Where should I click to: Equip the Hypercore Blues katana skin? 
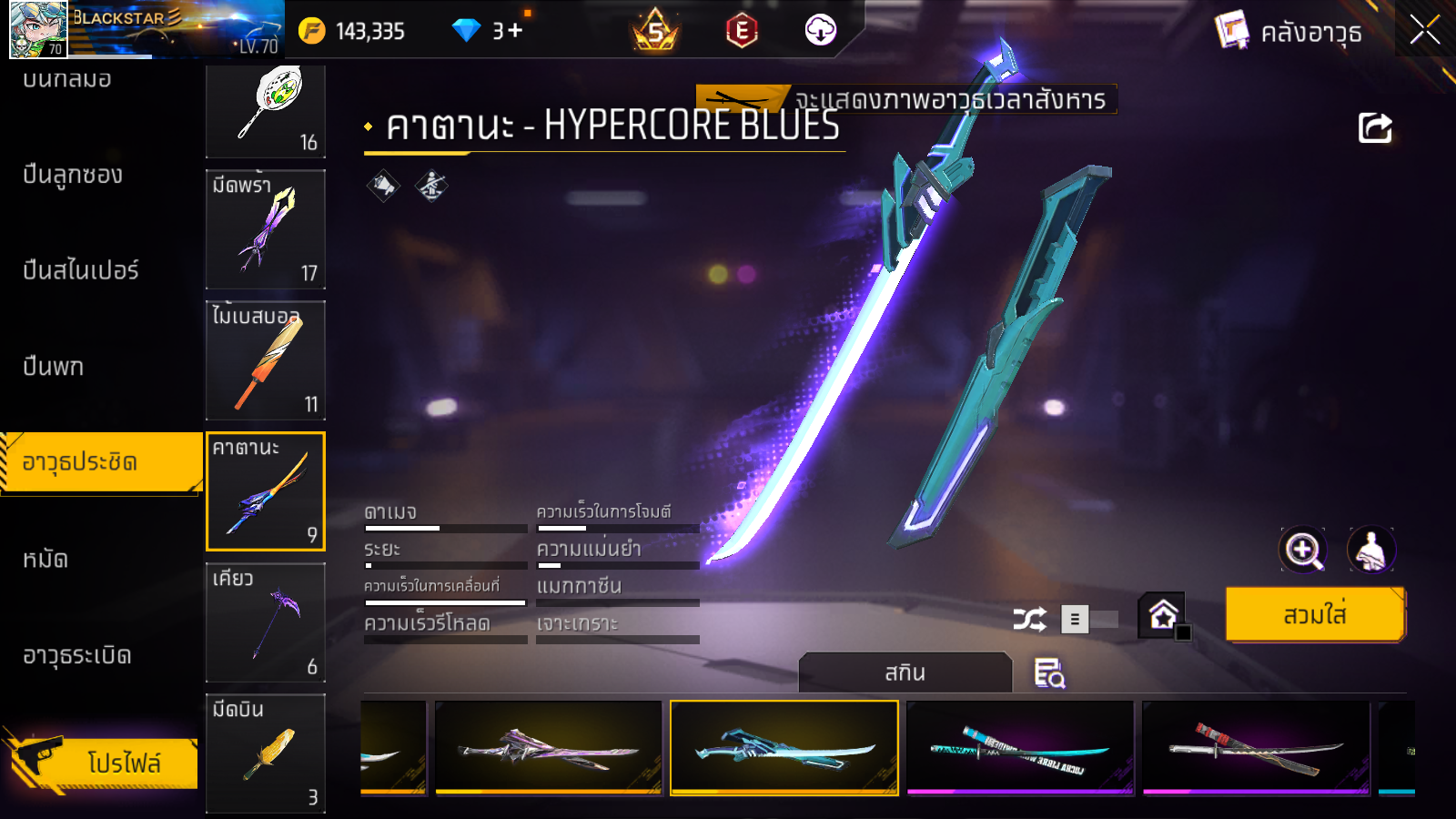(x=1315, y=615)
